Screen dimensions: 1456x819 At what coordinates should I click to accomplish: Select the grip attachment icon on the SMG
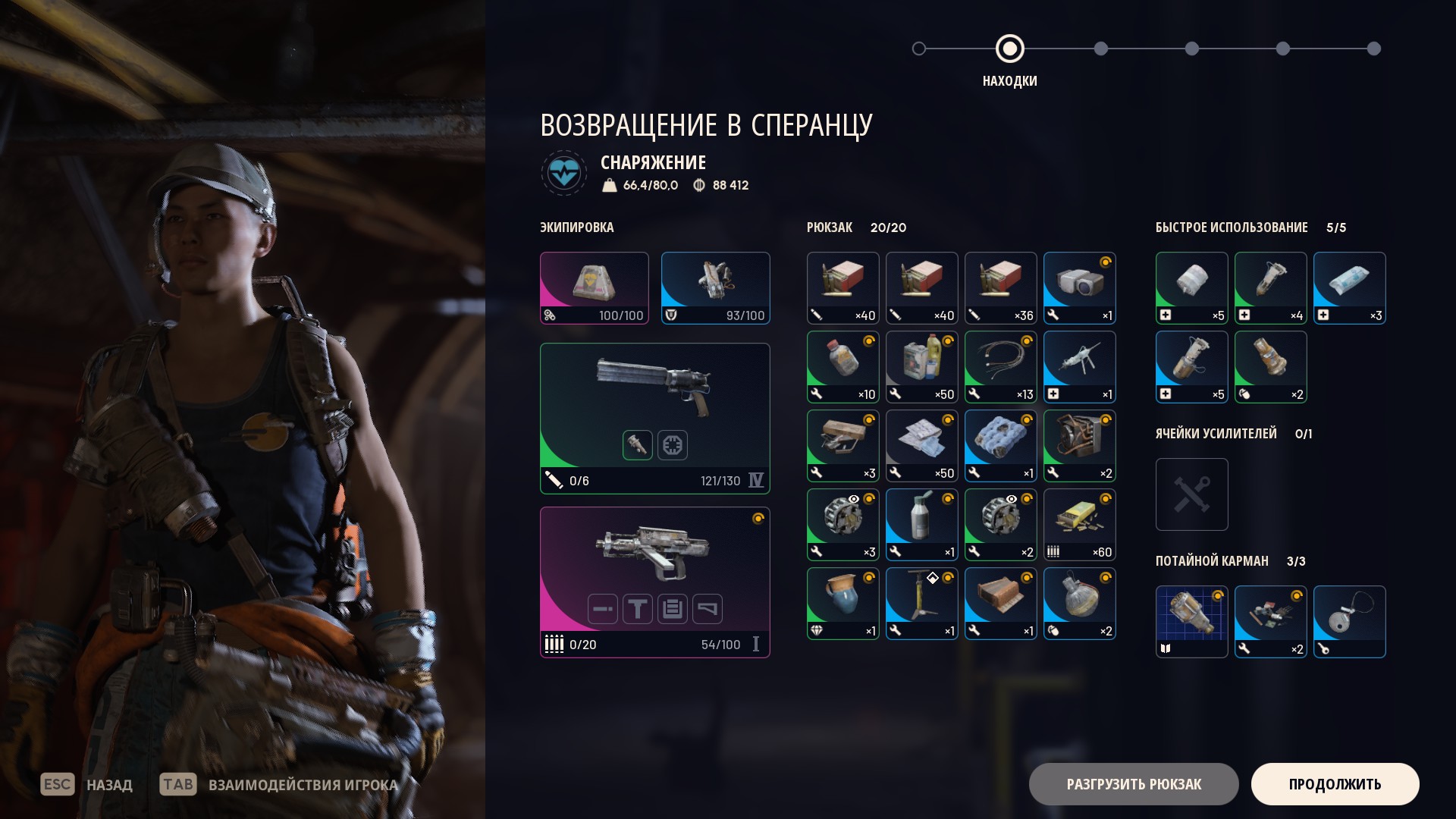(637, 609)
